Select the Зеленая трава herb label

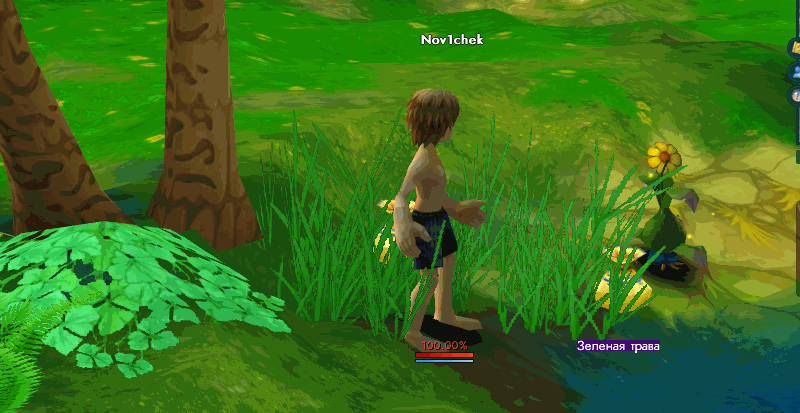pyautogui.click(x=618, y=346)
